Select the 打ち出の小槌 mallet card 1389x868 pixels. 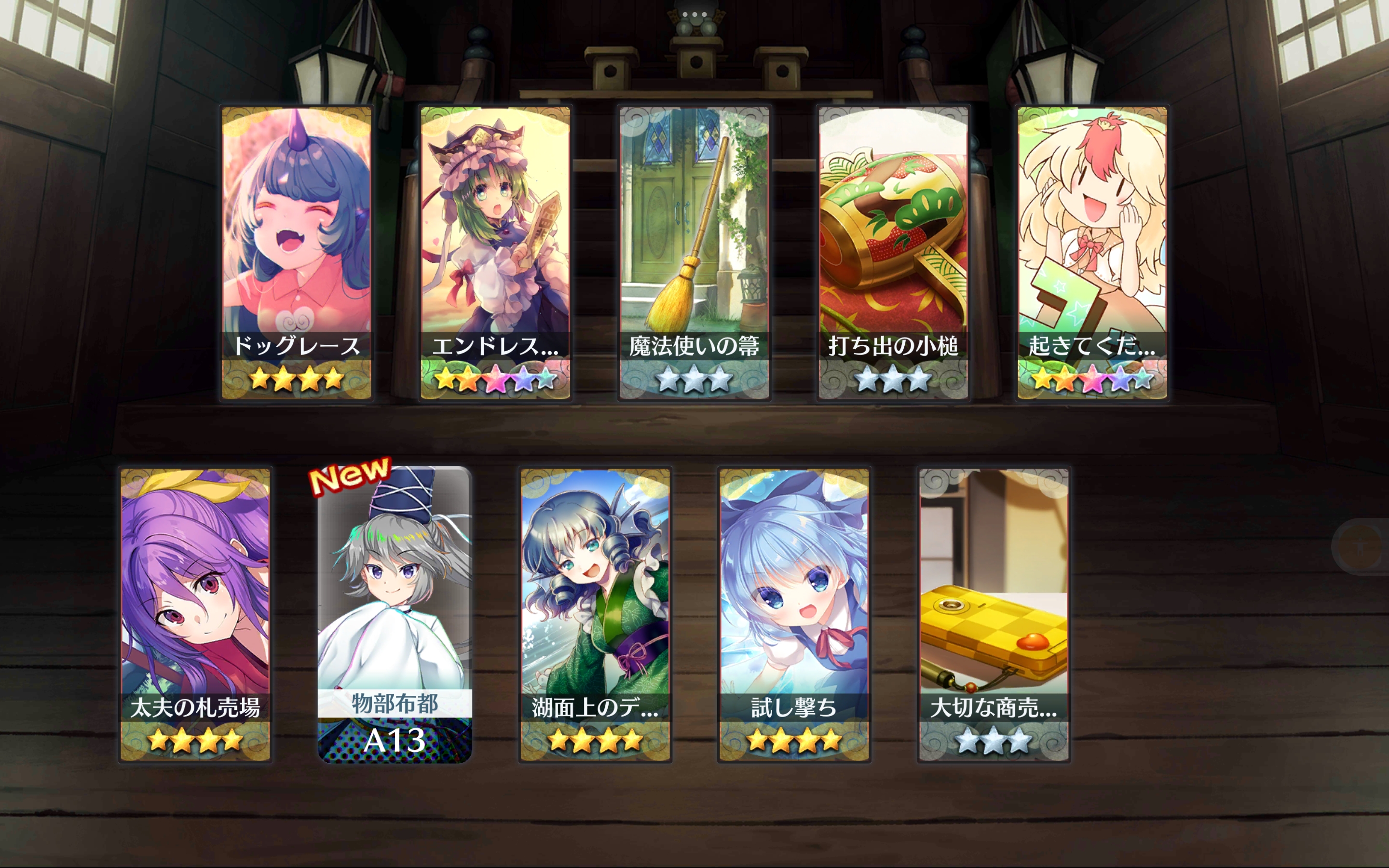click(x=893, y=253)
